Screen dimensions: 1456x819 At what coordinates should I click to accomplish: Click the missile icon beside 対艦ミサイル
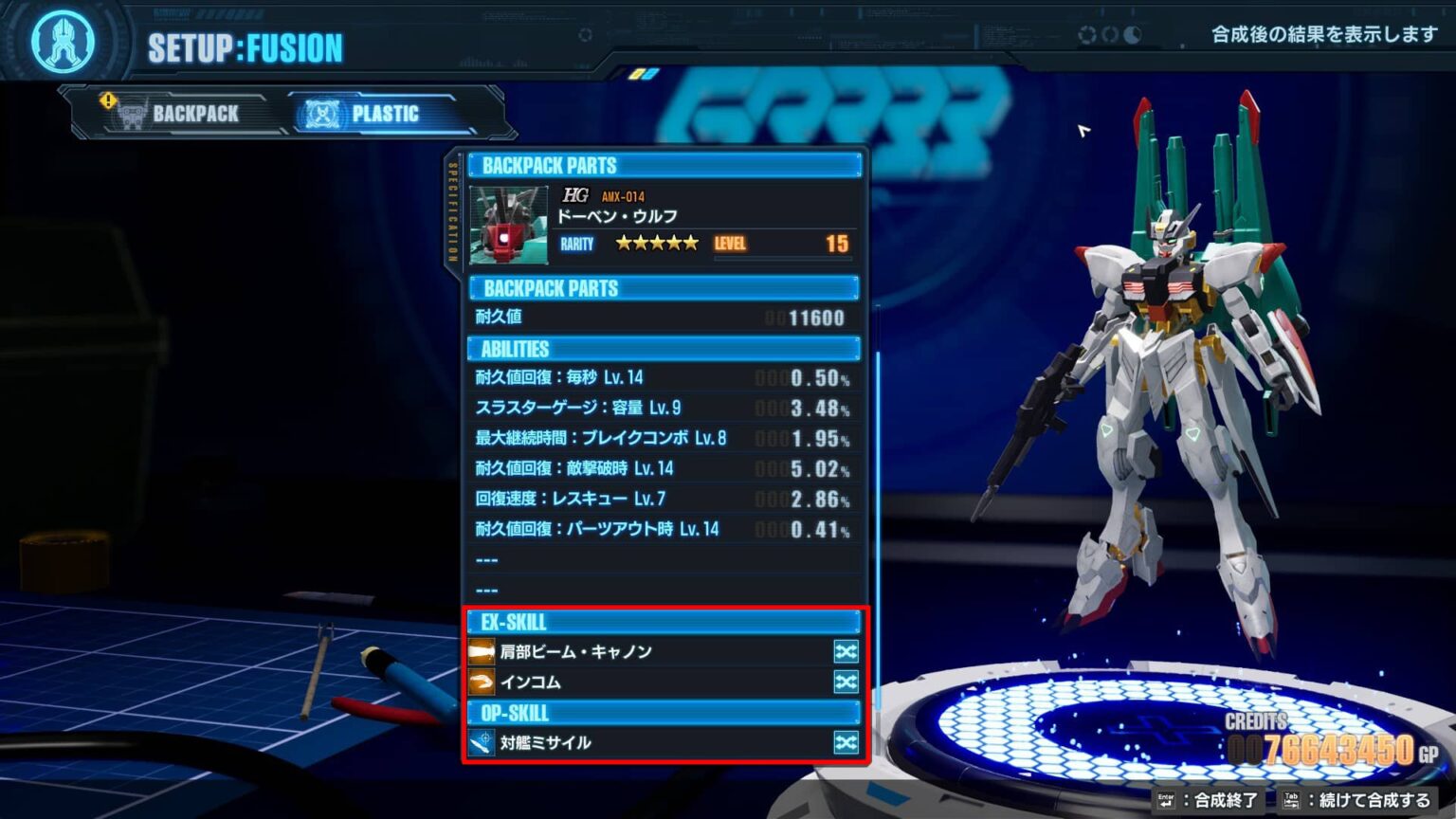[482, 743]
